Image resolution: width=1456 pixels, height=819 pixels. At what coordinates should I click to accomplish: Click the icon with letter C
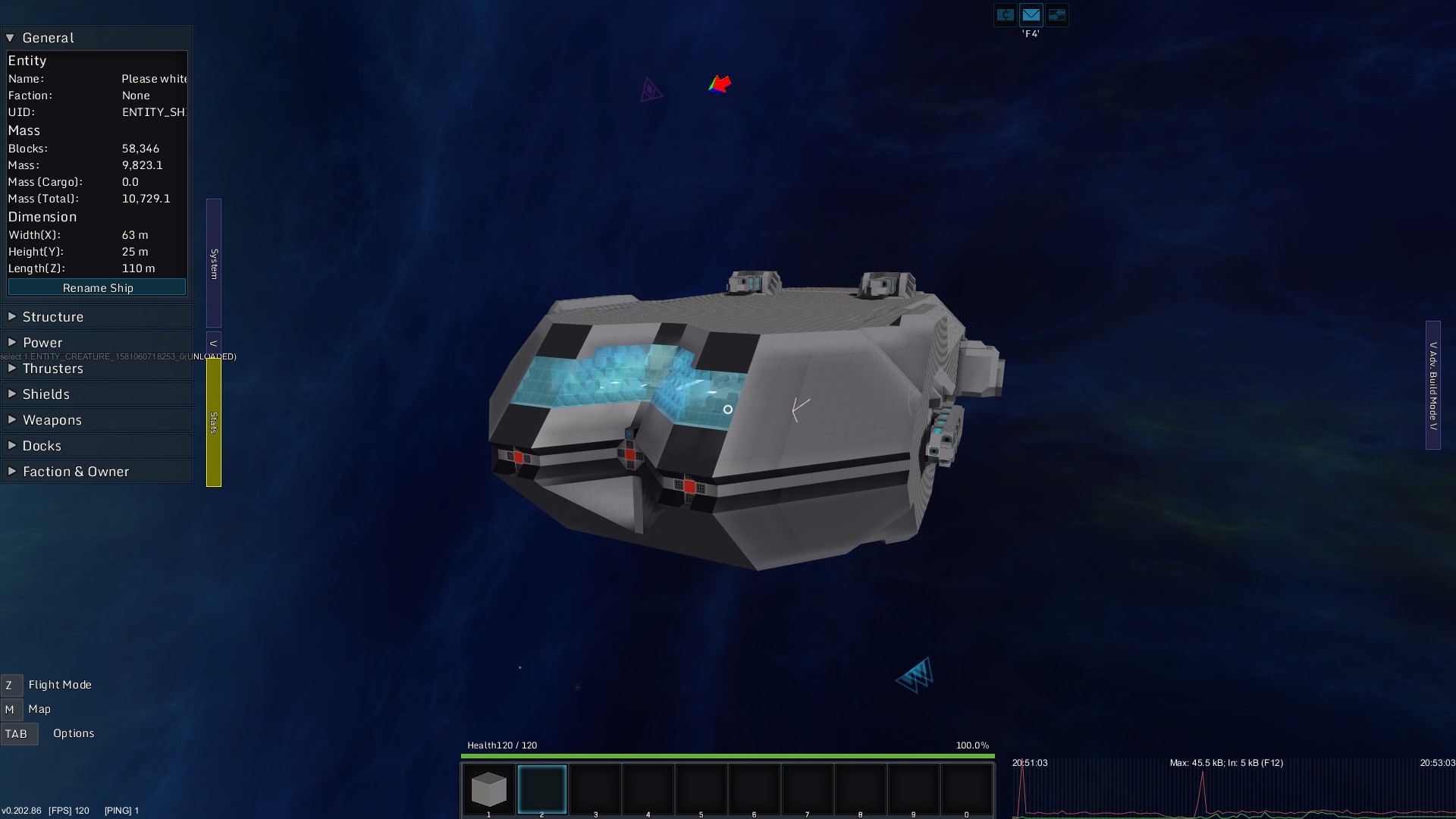point(1005,15)
